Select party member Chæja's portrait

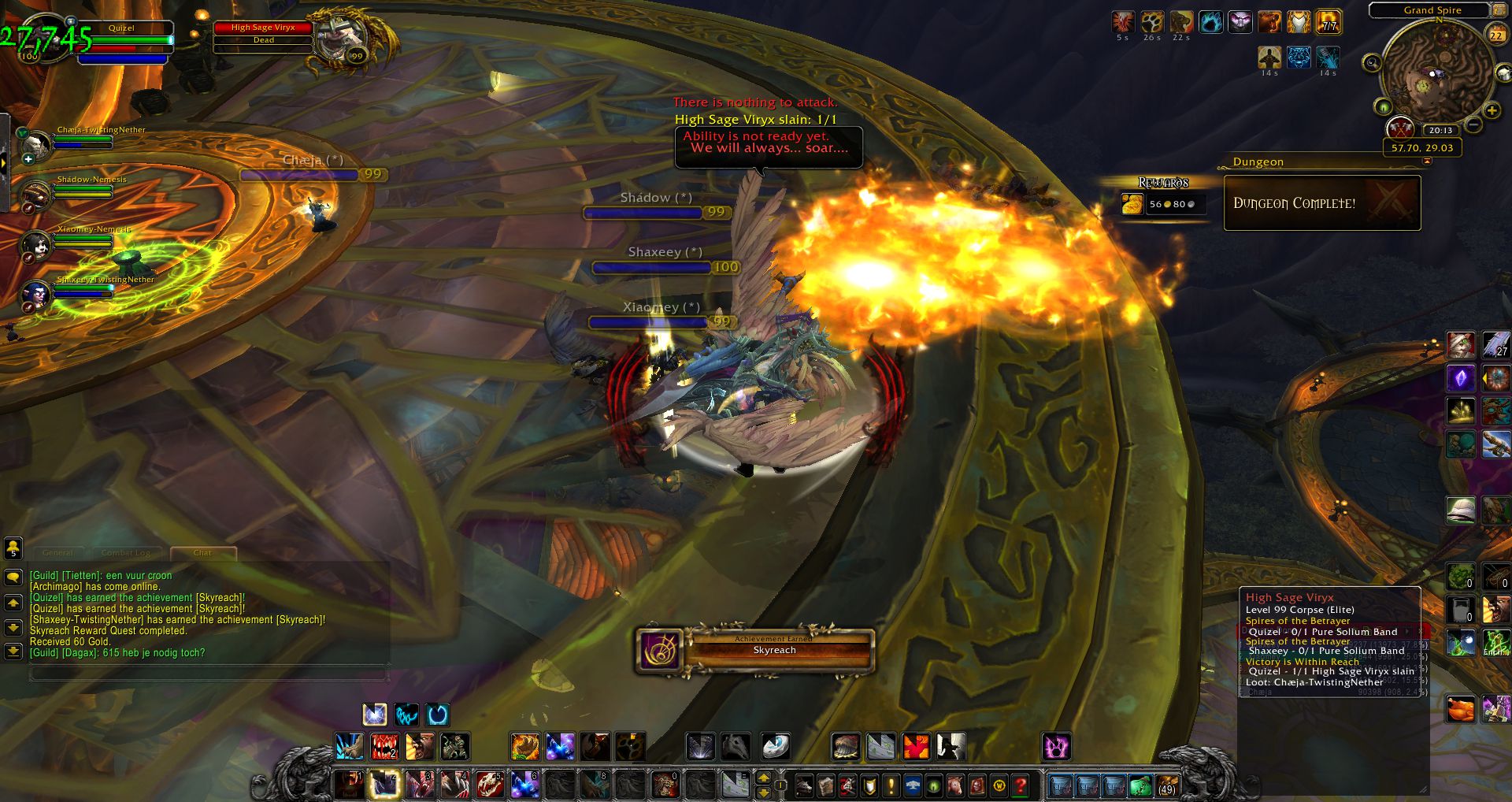click(36, 144)
